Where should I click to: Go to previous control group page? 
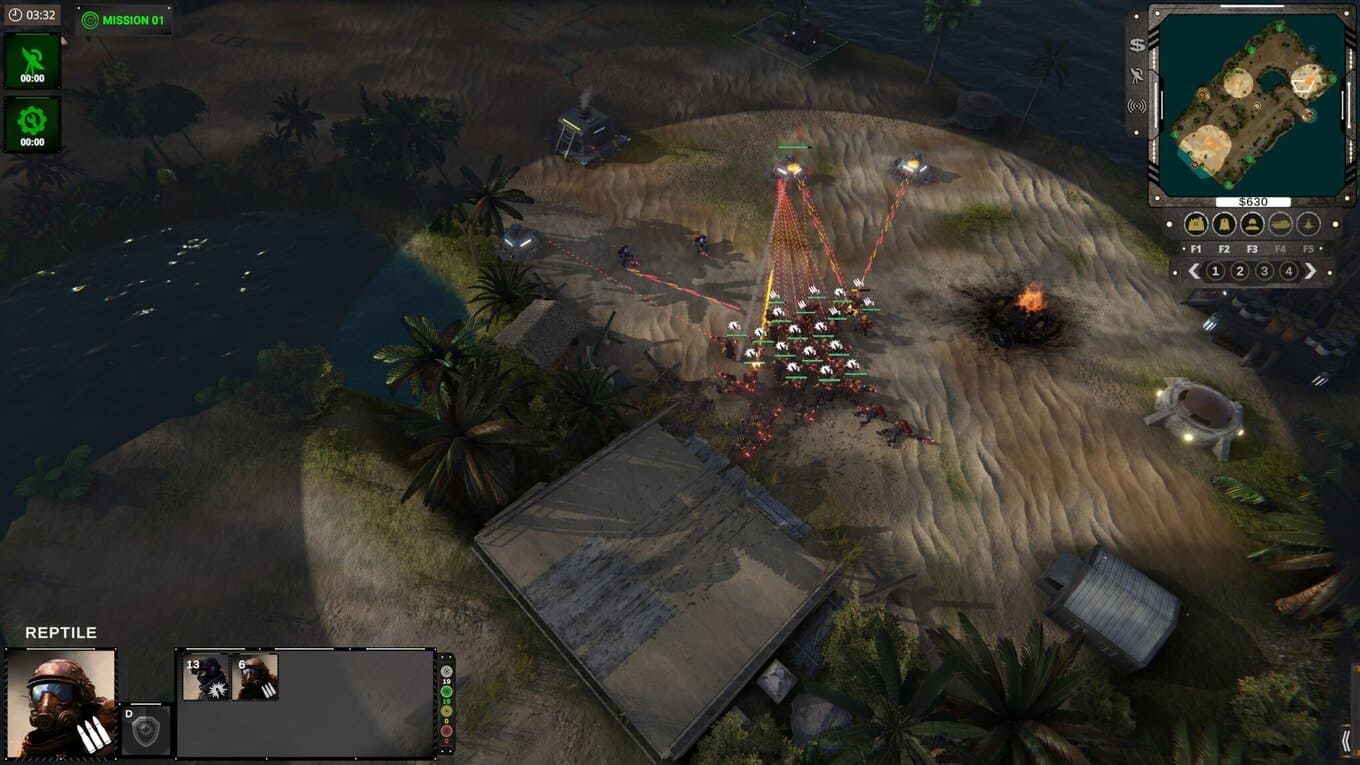(1193, 271)
